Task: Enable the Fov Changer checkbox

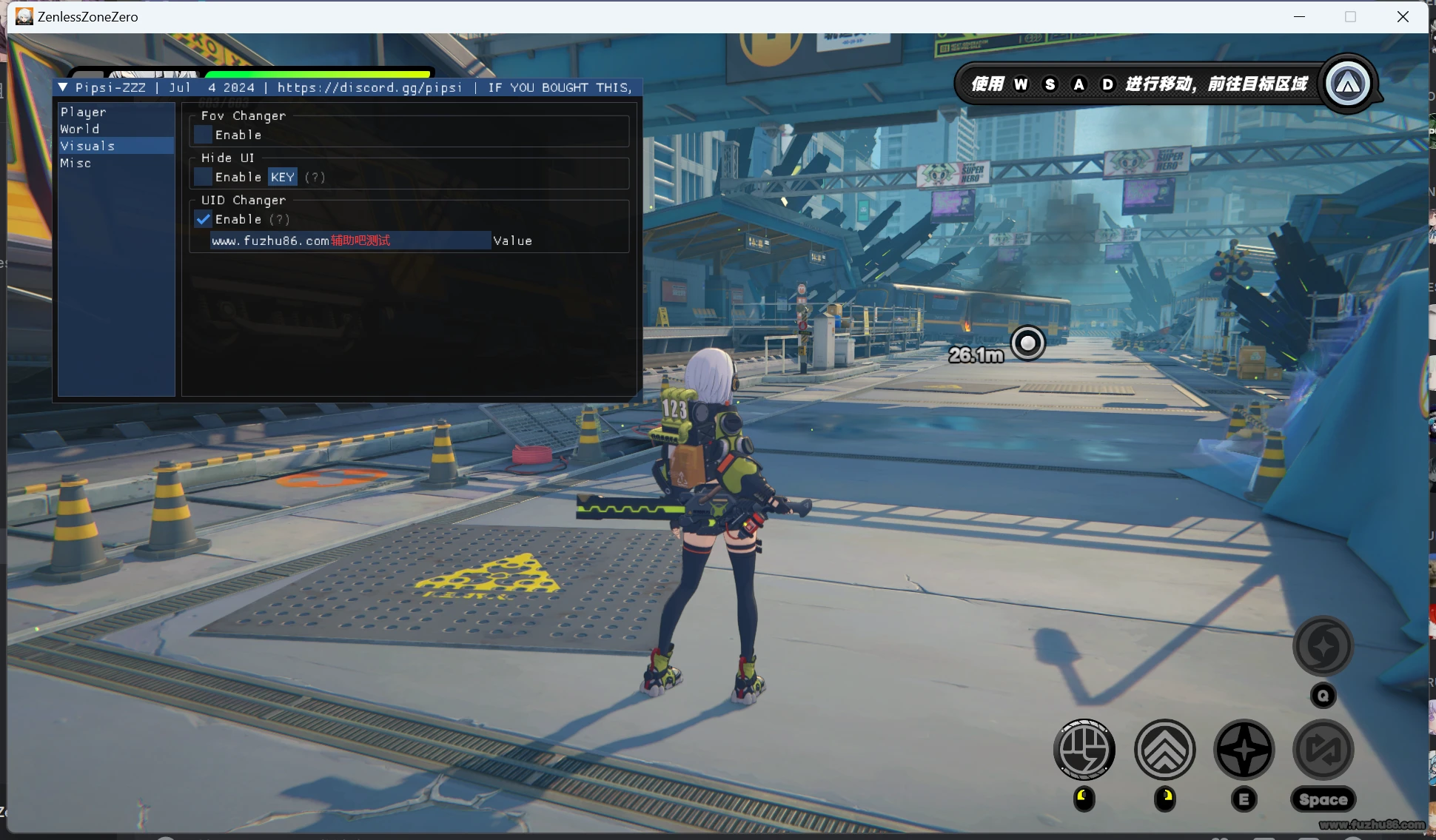Action: pyautogui.click(x=203, y=135)
